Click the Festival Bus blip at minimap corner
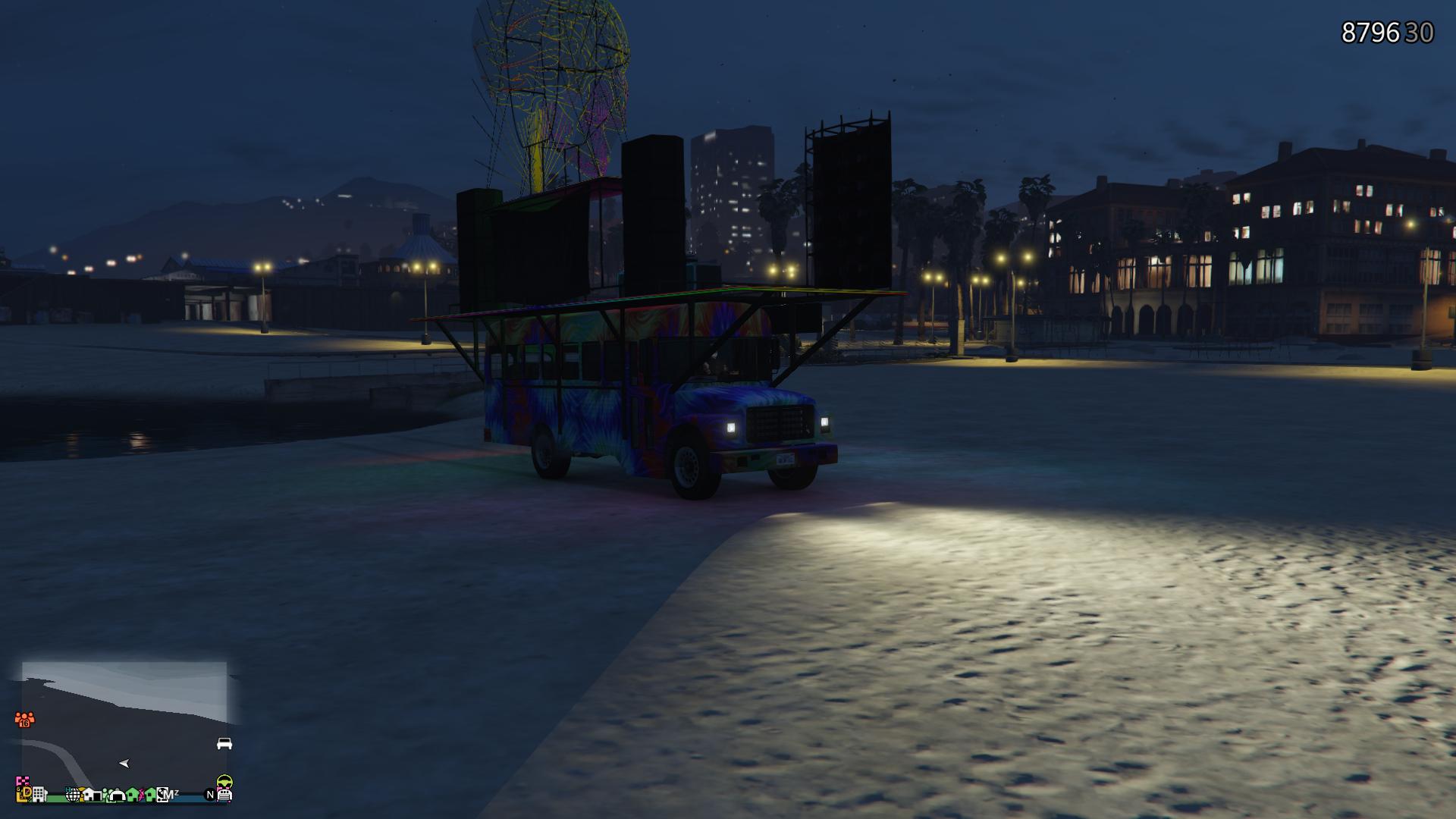1456x819 pixels. coord(226,795)
